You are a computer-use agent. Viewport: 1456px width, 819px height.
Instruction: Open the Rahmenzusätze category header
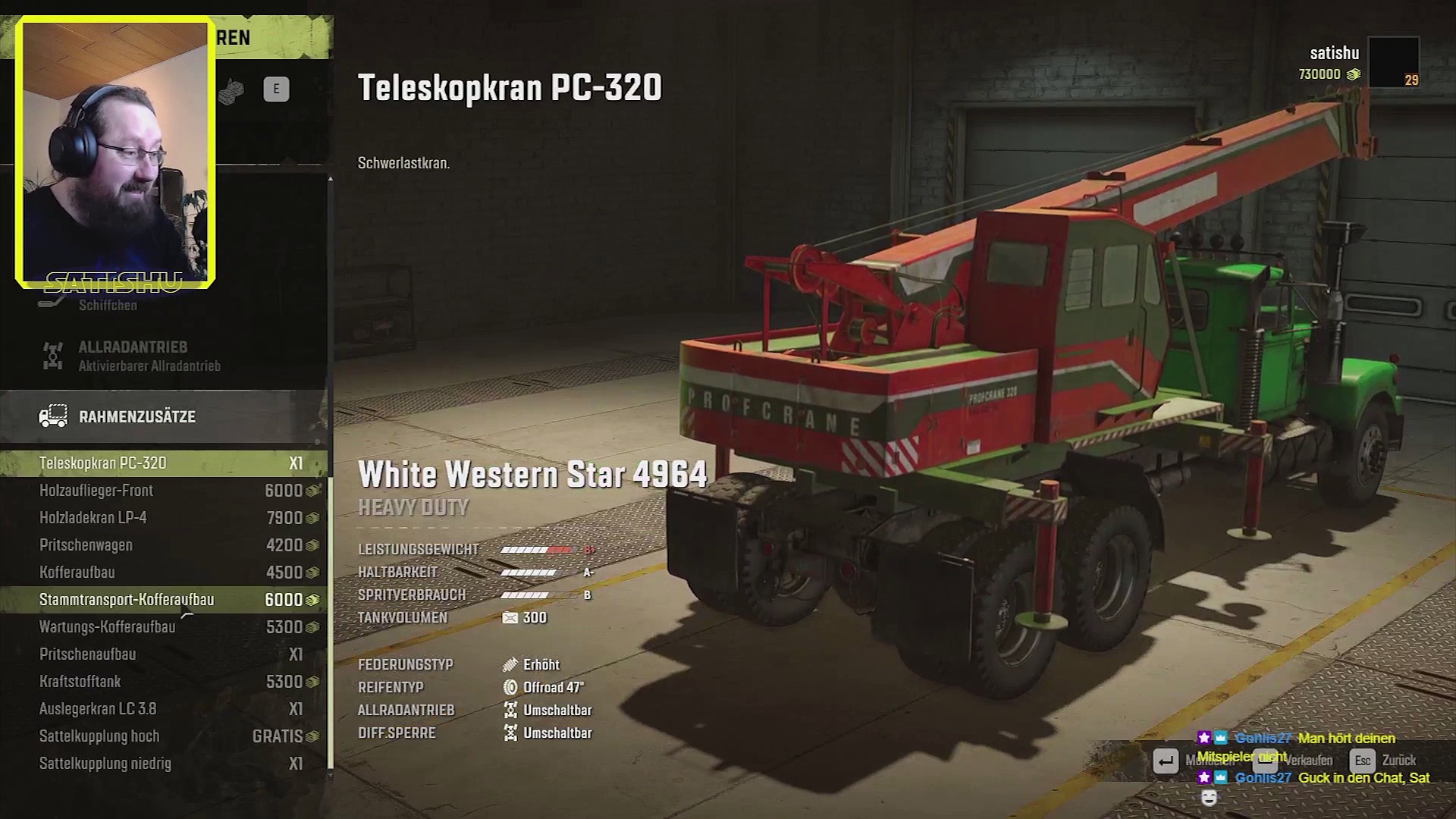(x=163, y=416)
